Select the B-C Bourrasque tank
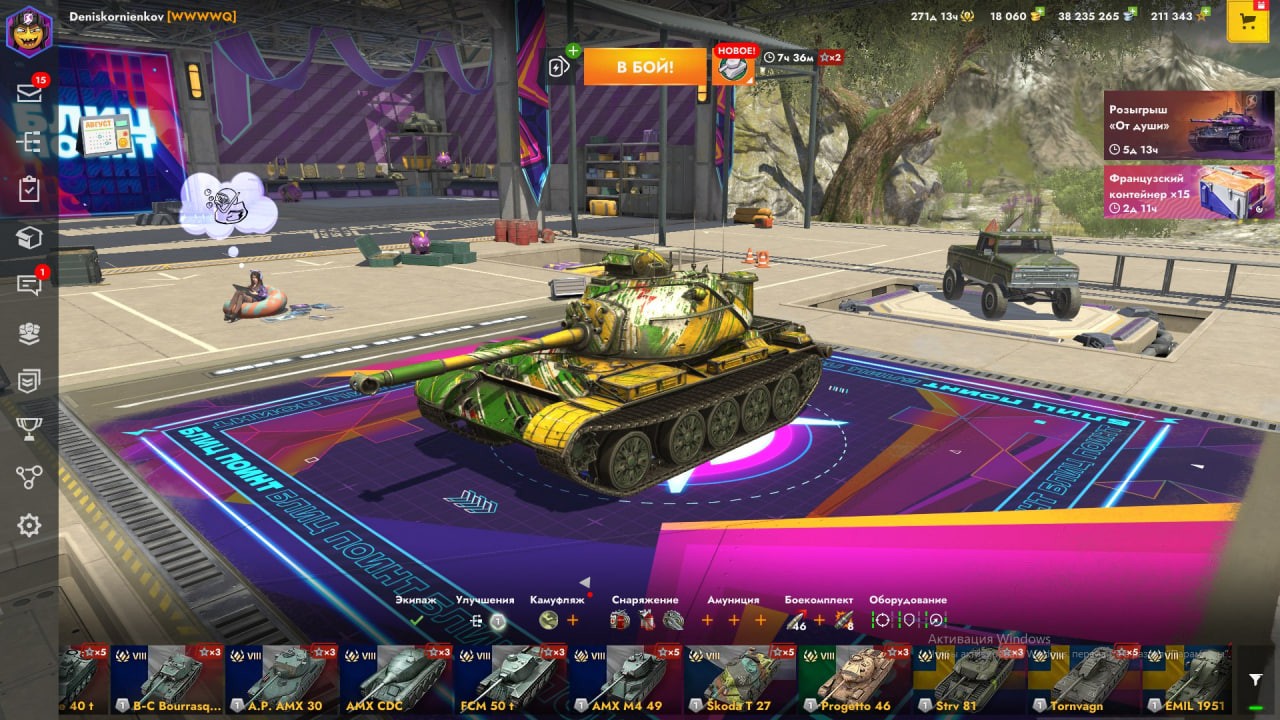Screen dimensions: 1280x720 coord(167,680)
